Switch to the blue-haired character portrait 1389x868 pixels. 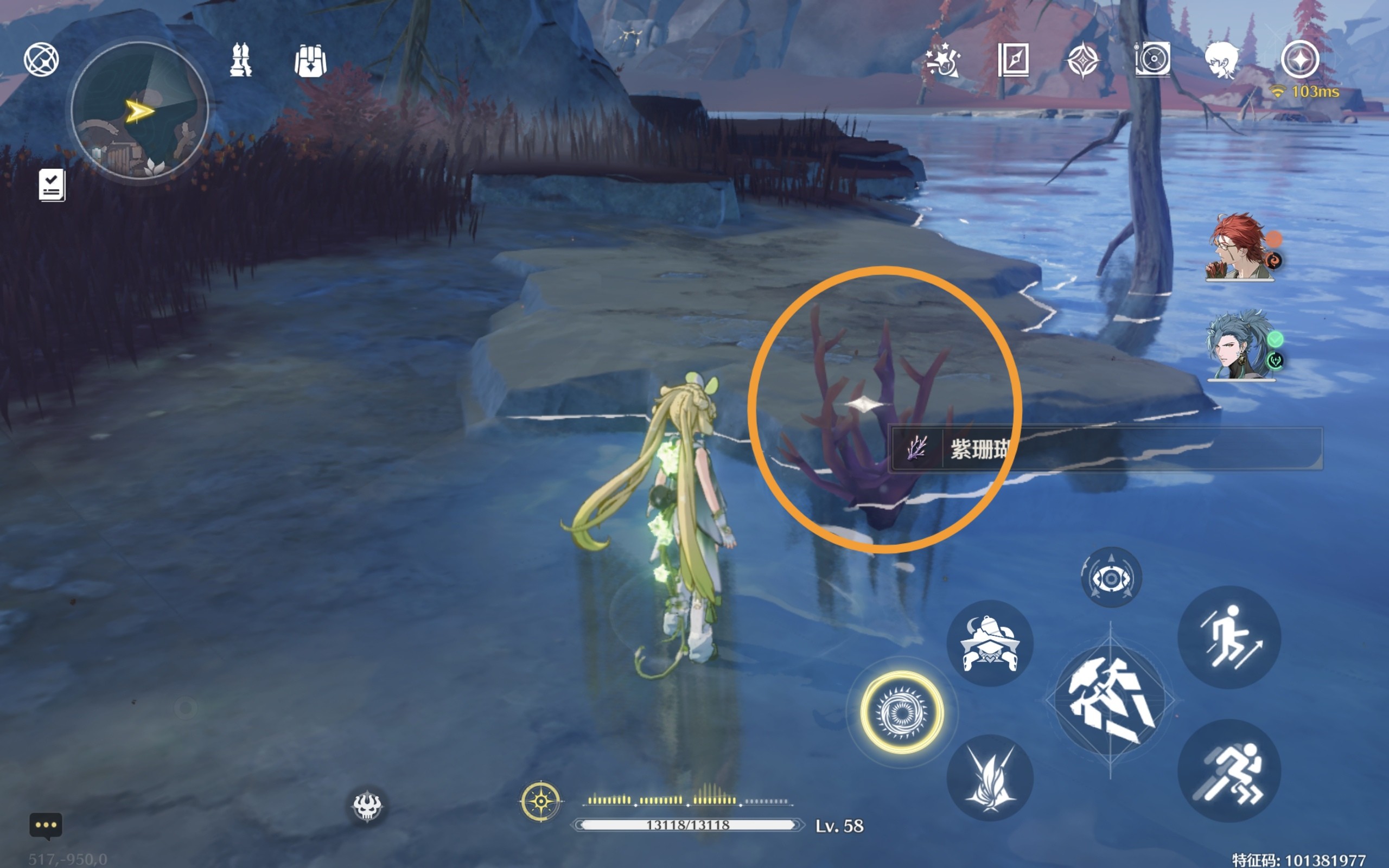click(1239, 346)
